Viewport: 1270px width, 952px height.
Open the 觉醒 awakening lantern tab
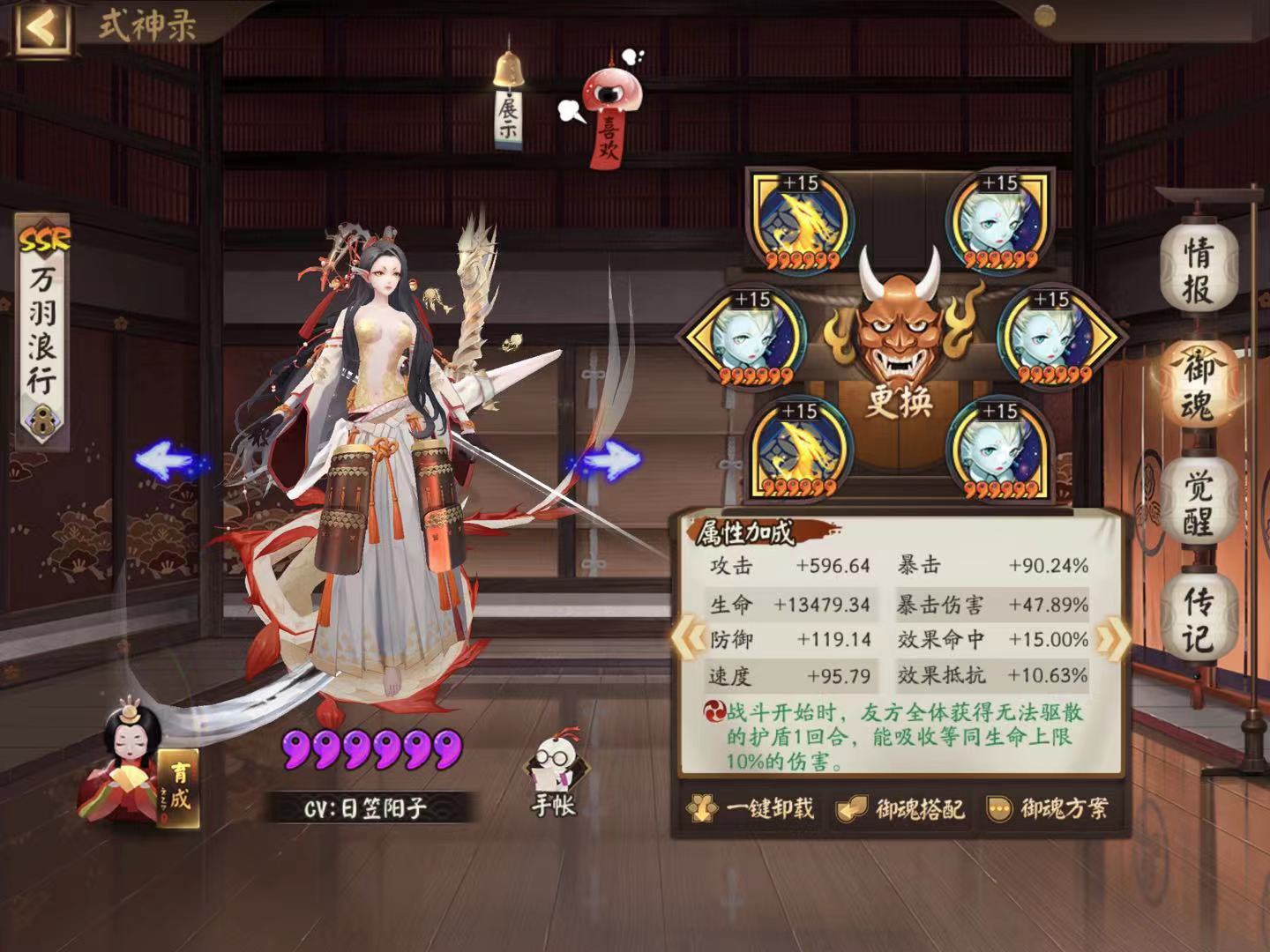[1200, 502]
